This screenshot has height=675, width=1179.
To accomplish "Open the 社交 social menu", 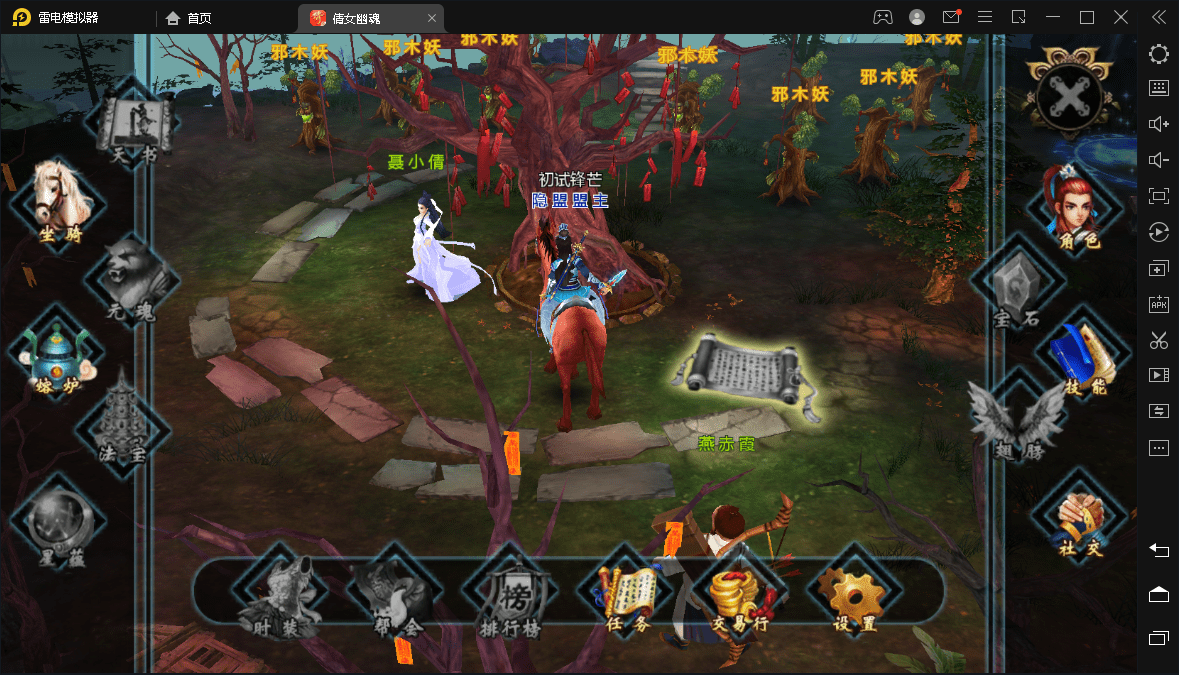I will pos(1080,519).
